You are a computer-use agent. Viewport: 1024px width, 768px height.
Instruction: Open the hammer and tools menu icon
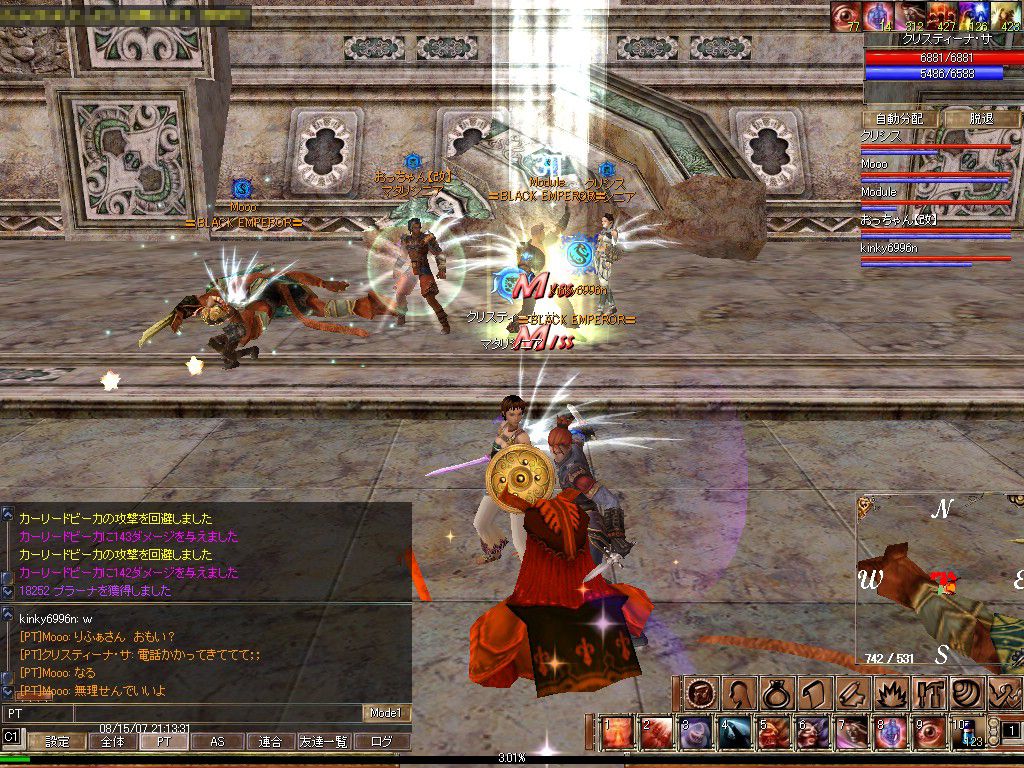(x=928, y=693)
